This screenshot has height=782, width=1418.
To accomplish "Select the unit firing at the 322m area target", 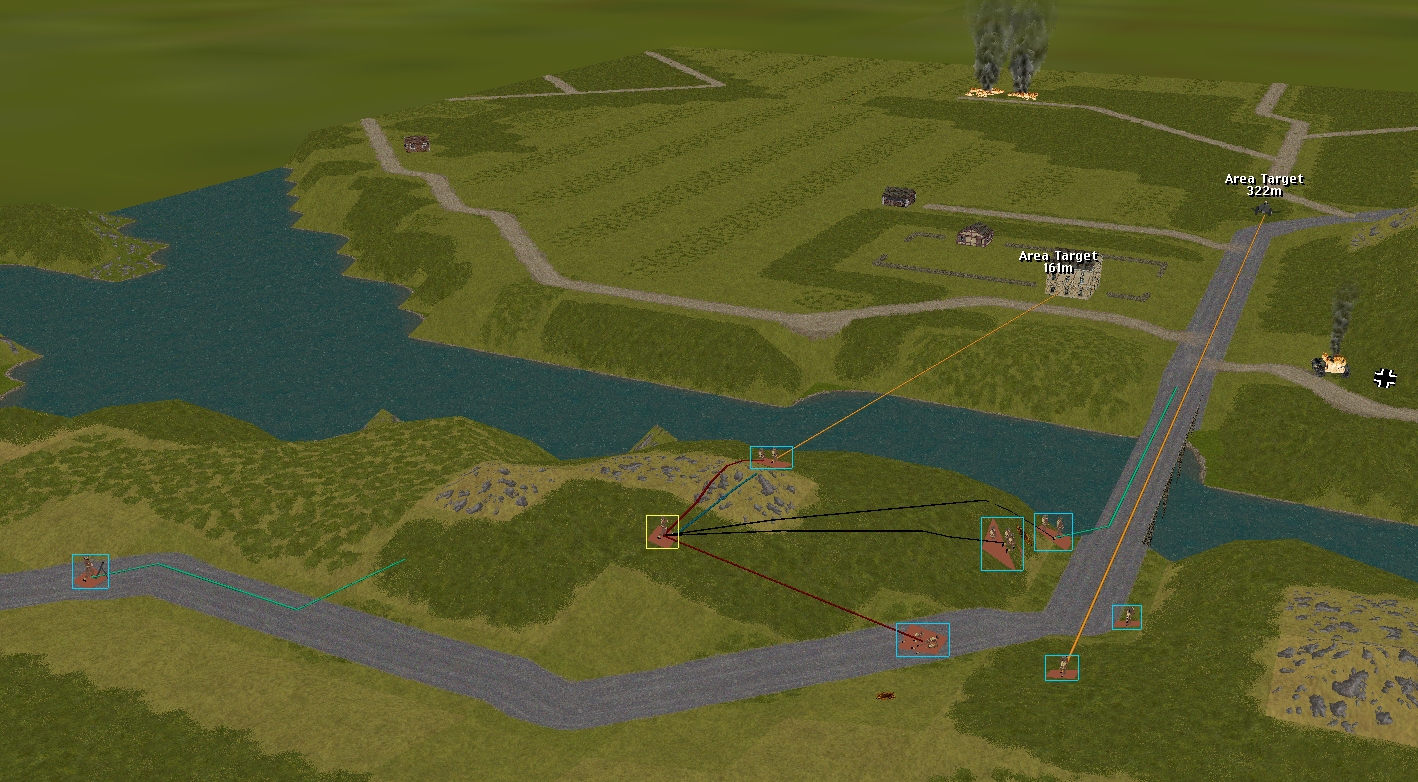I will (x=1061, y=667).
